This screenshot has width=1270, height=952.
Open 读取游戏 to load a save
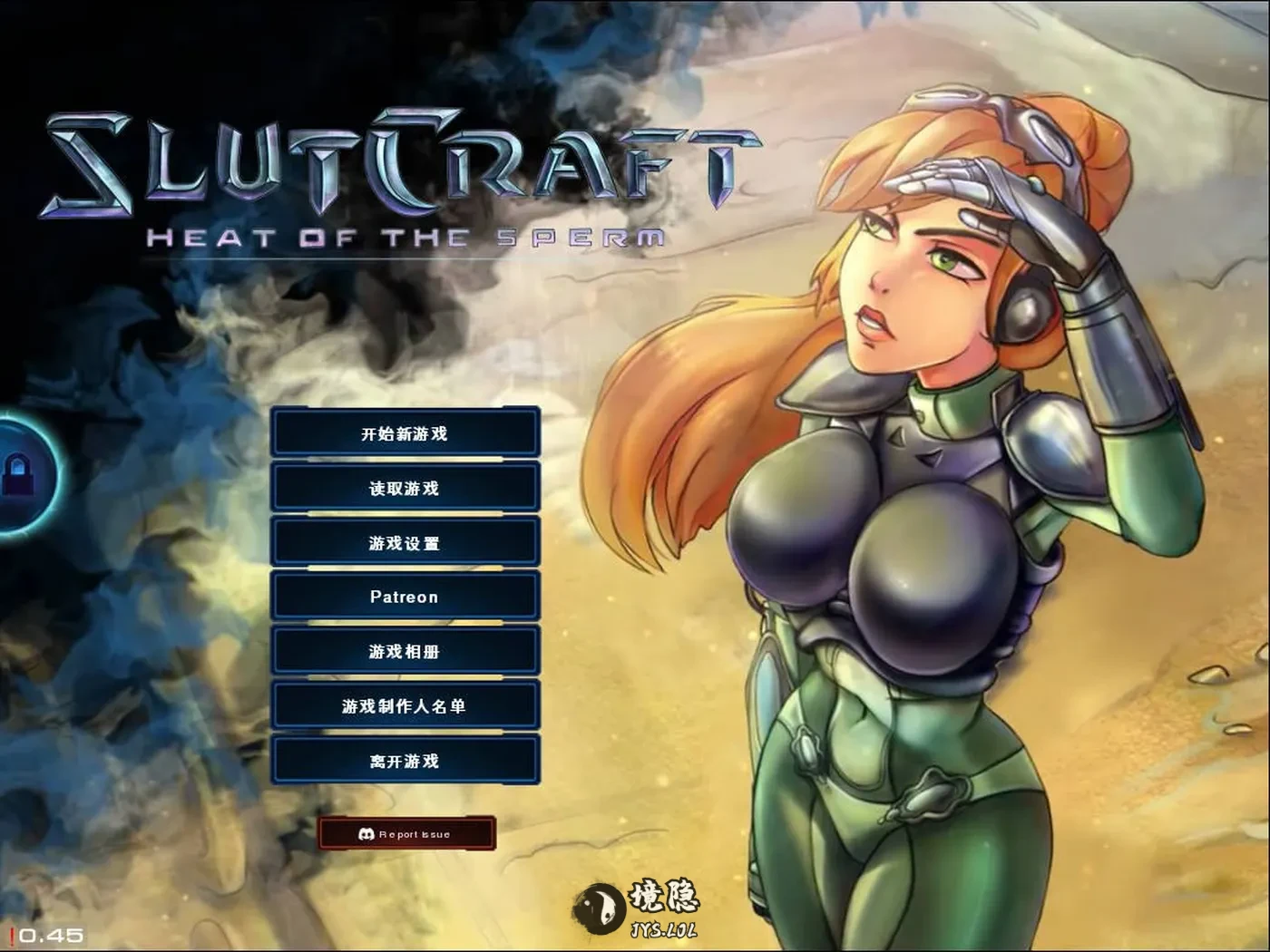point(405,488)
